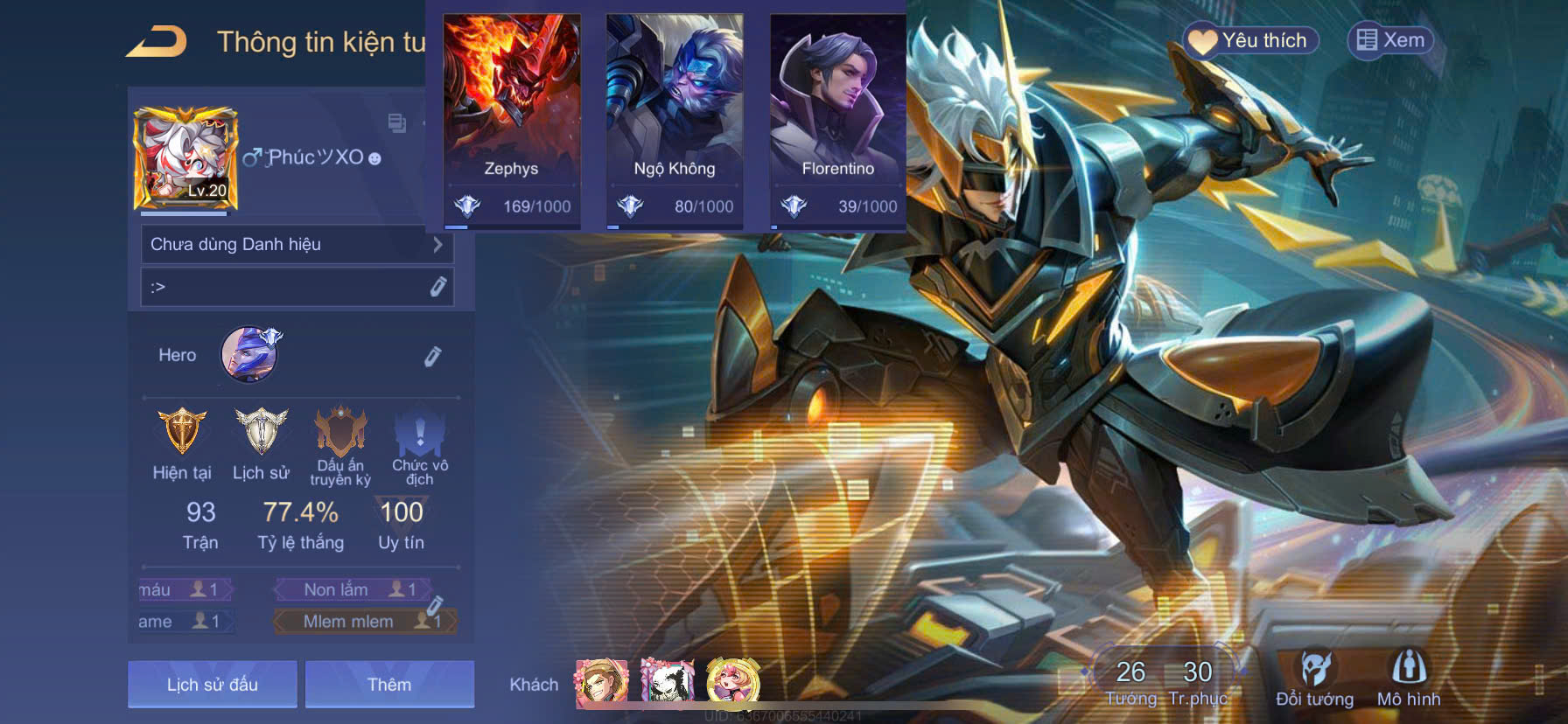
Task: Open the Mô hình model button
Action: [x=1409, y=678]
